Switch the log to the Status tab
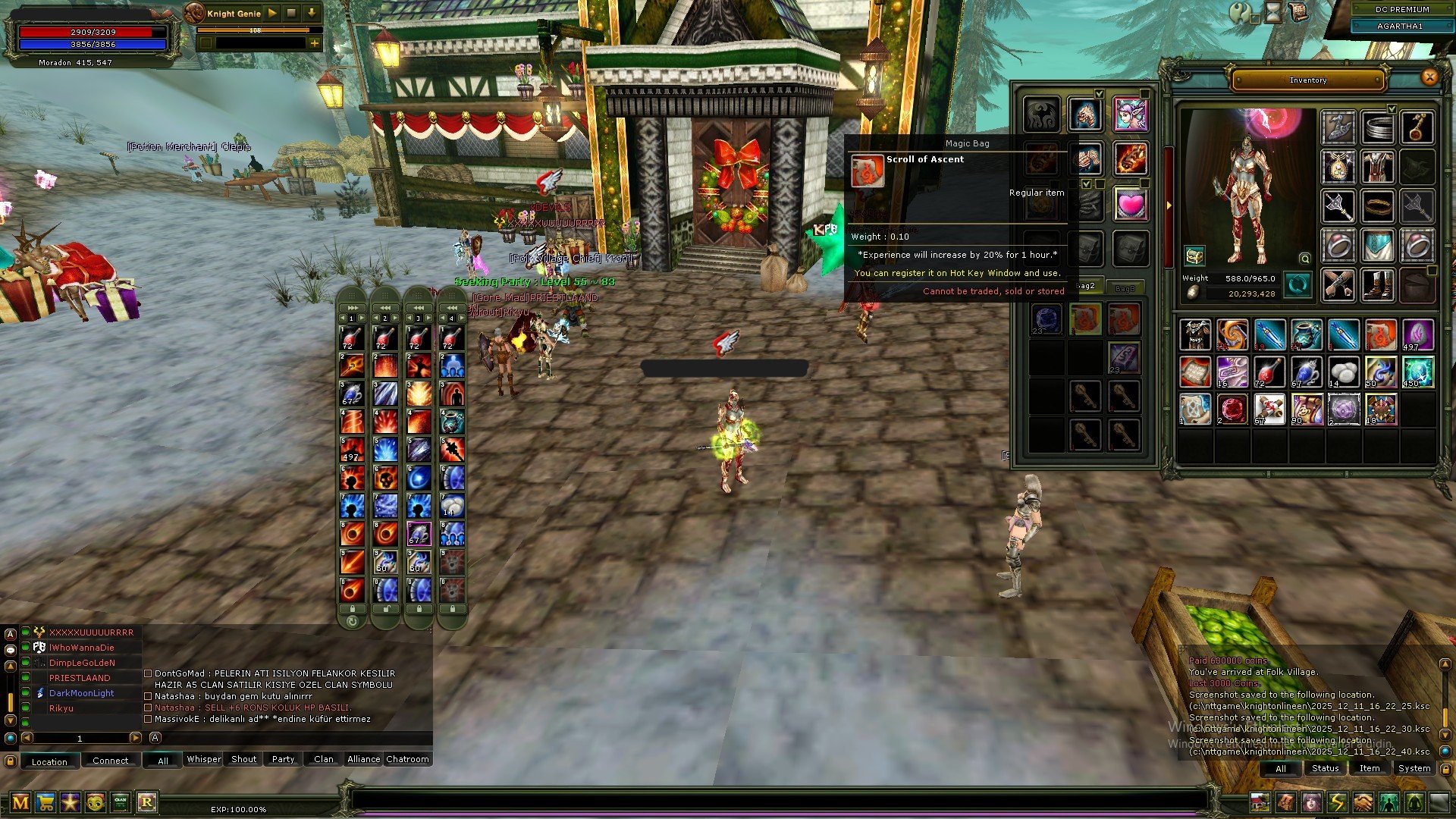Screen dimensions: 1456x819 tap(1325, 768)
